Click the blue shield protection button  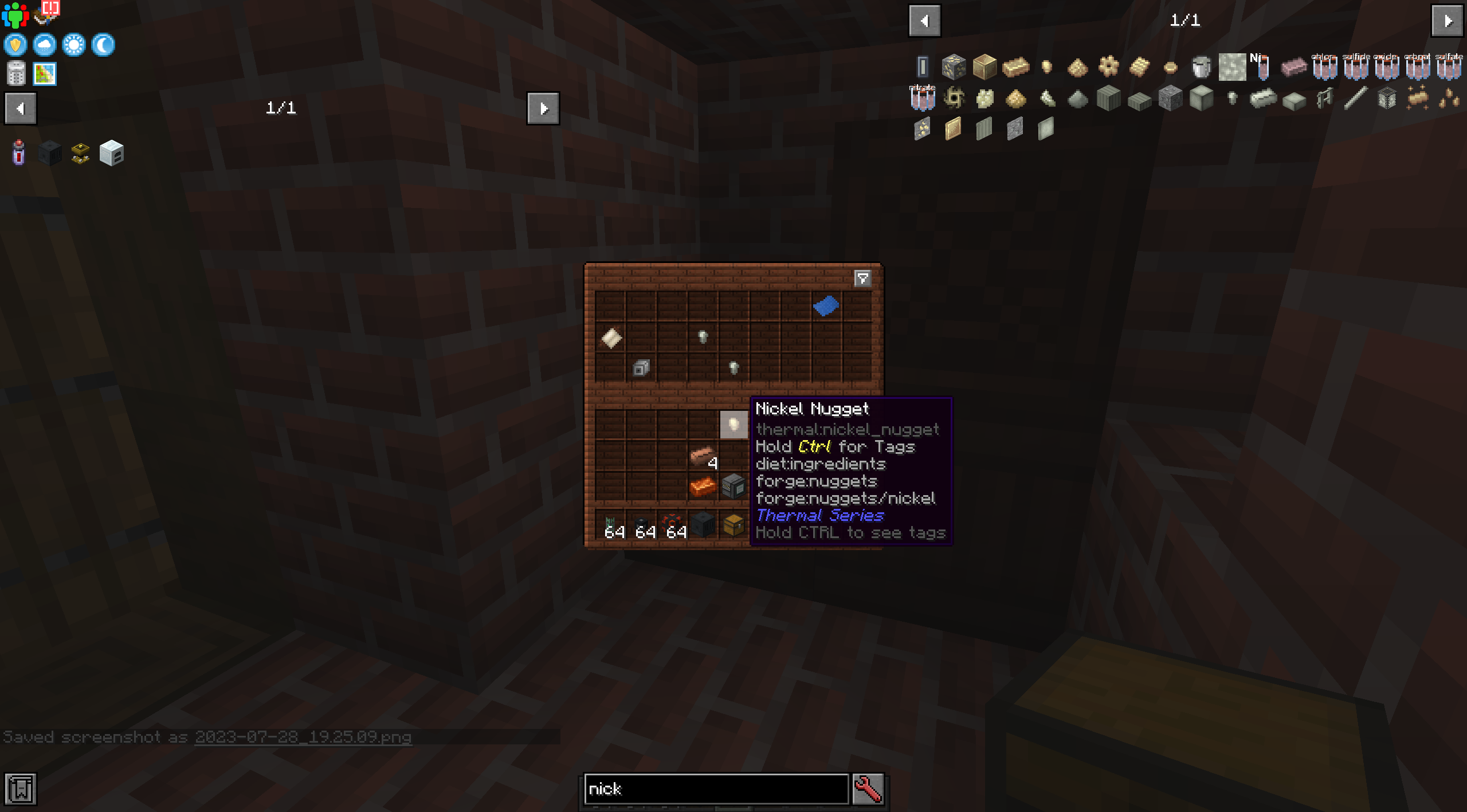click(x=15, y=45)
